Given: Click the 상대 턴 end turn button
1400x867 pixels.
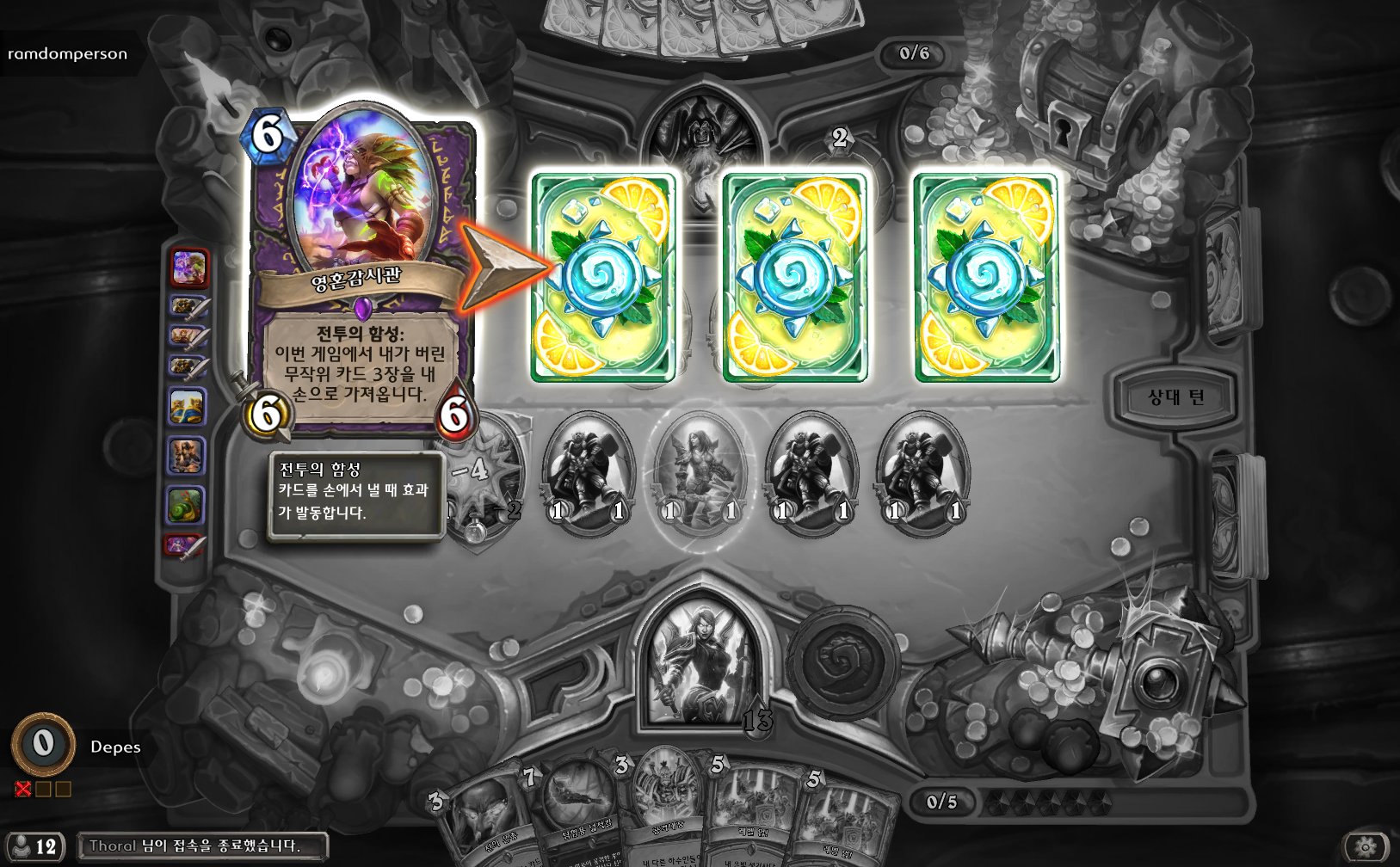Looking at the screenshot, I should (x=1175, y=397).
